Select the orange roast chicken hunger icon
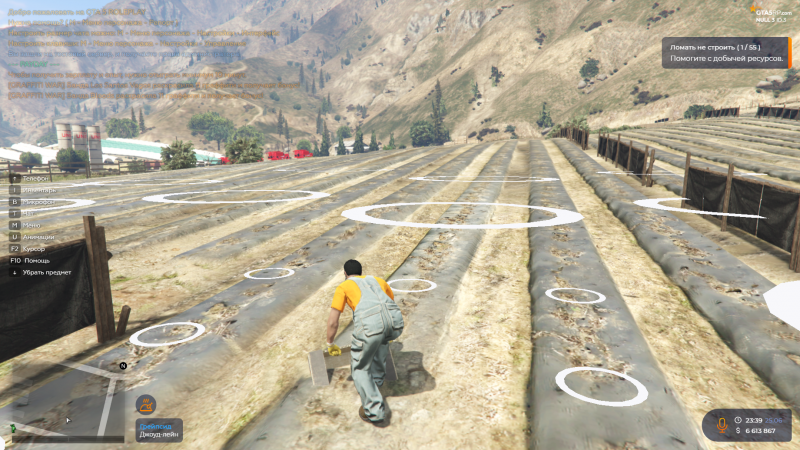The image size is (800, 450). (x=146, y=405)
